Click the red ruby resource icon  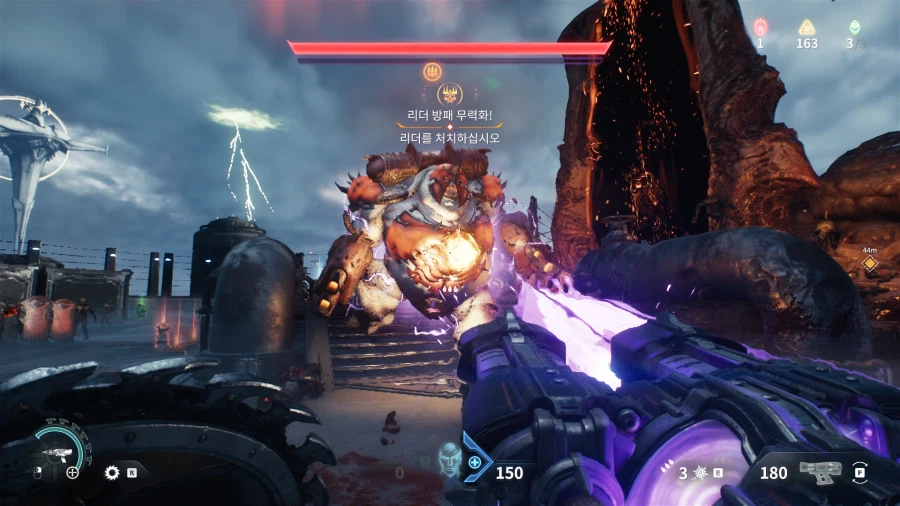760,27
